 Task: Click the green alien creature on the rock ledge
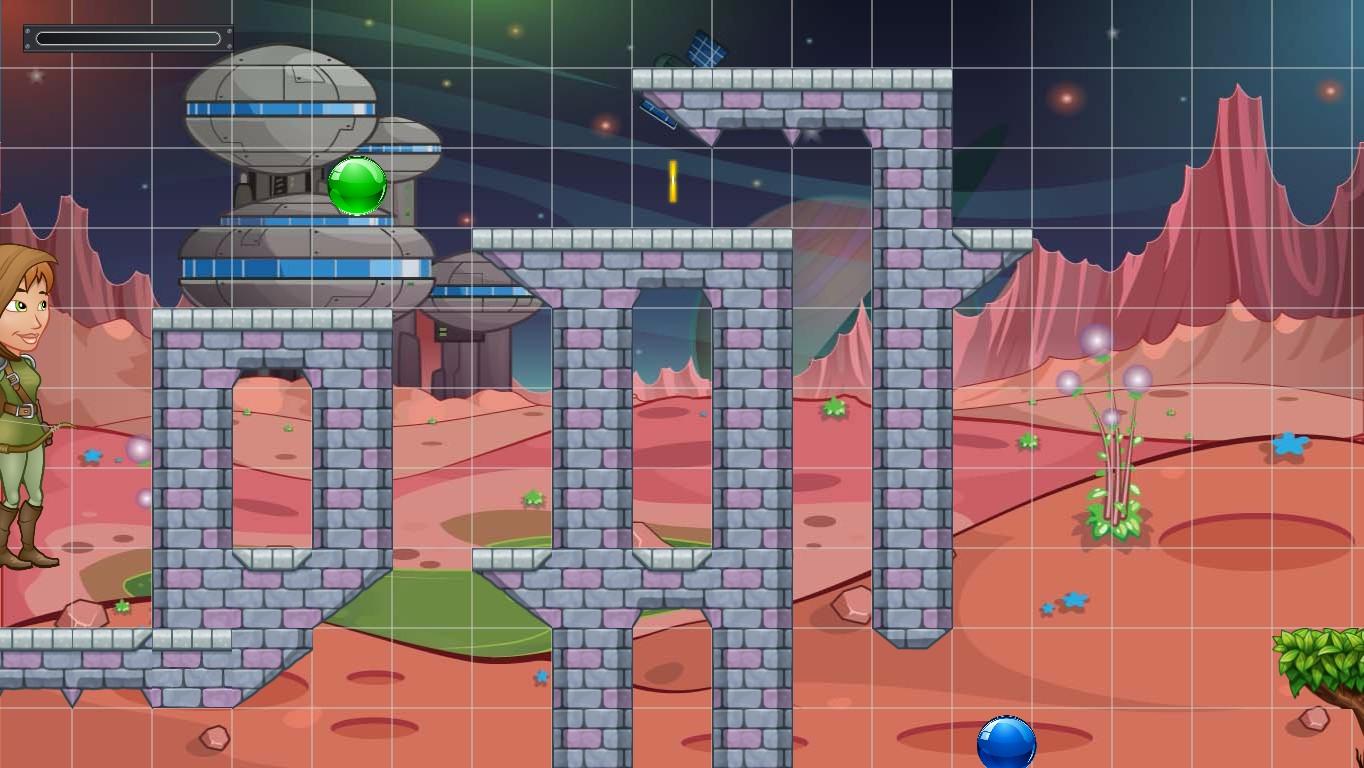(835, 406)
